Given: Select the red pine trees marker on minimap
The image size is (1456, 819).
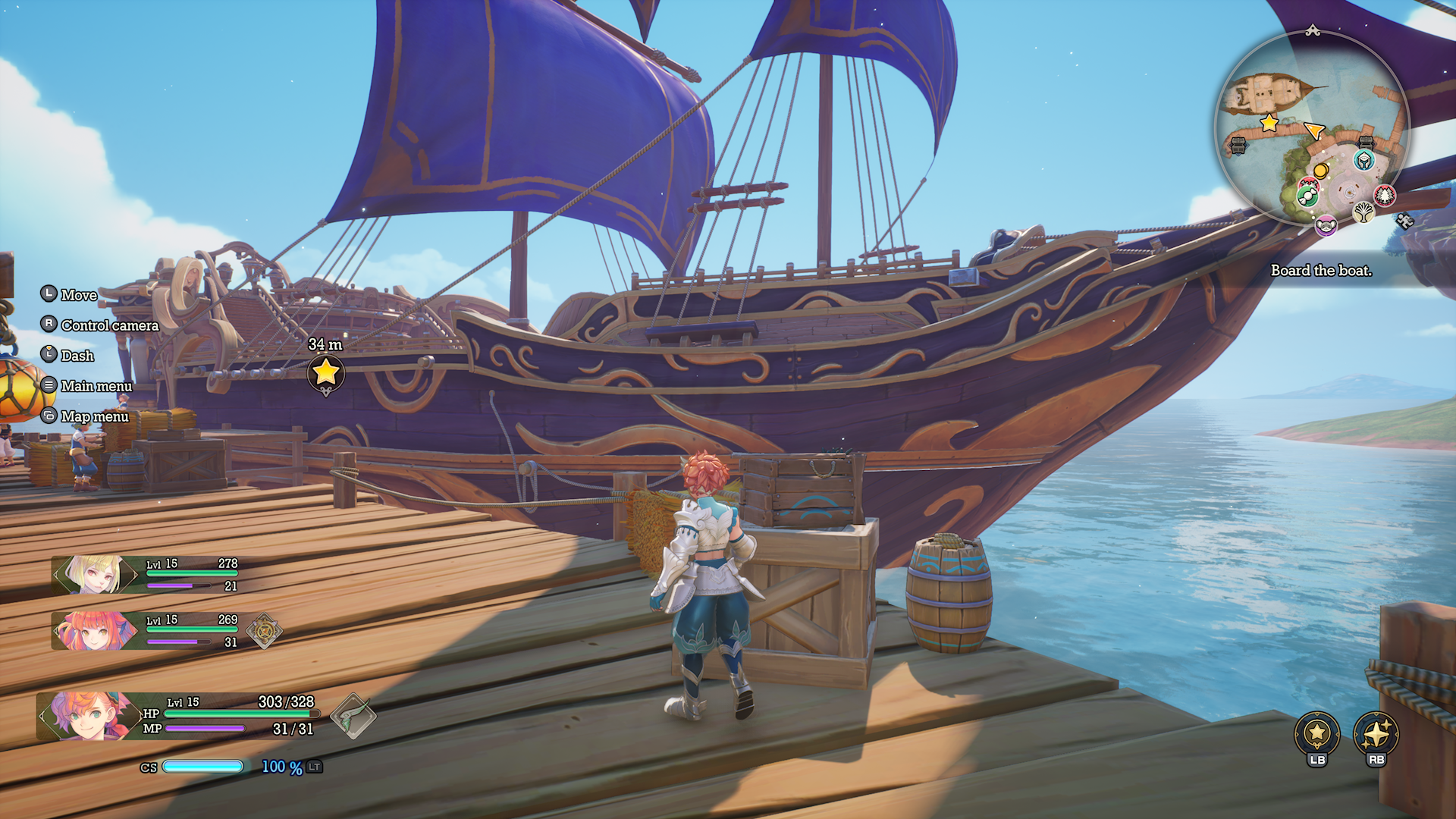Looking at the screenshot, I should (1385, 196).
